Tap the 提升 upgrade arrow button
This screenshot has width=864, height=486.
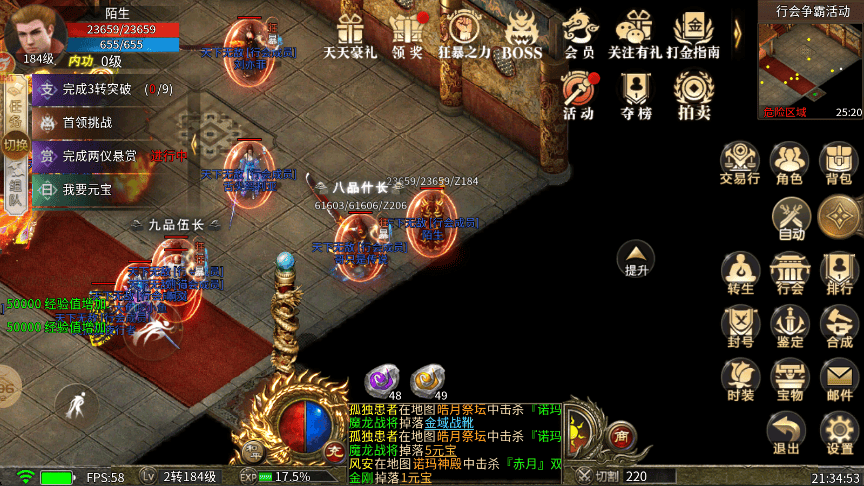pyautogui.click(x=636, y=259)
